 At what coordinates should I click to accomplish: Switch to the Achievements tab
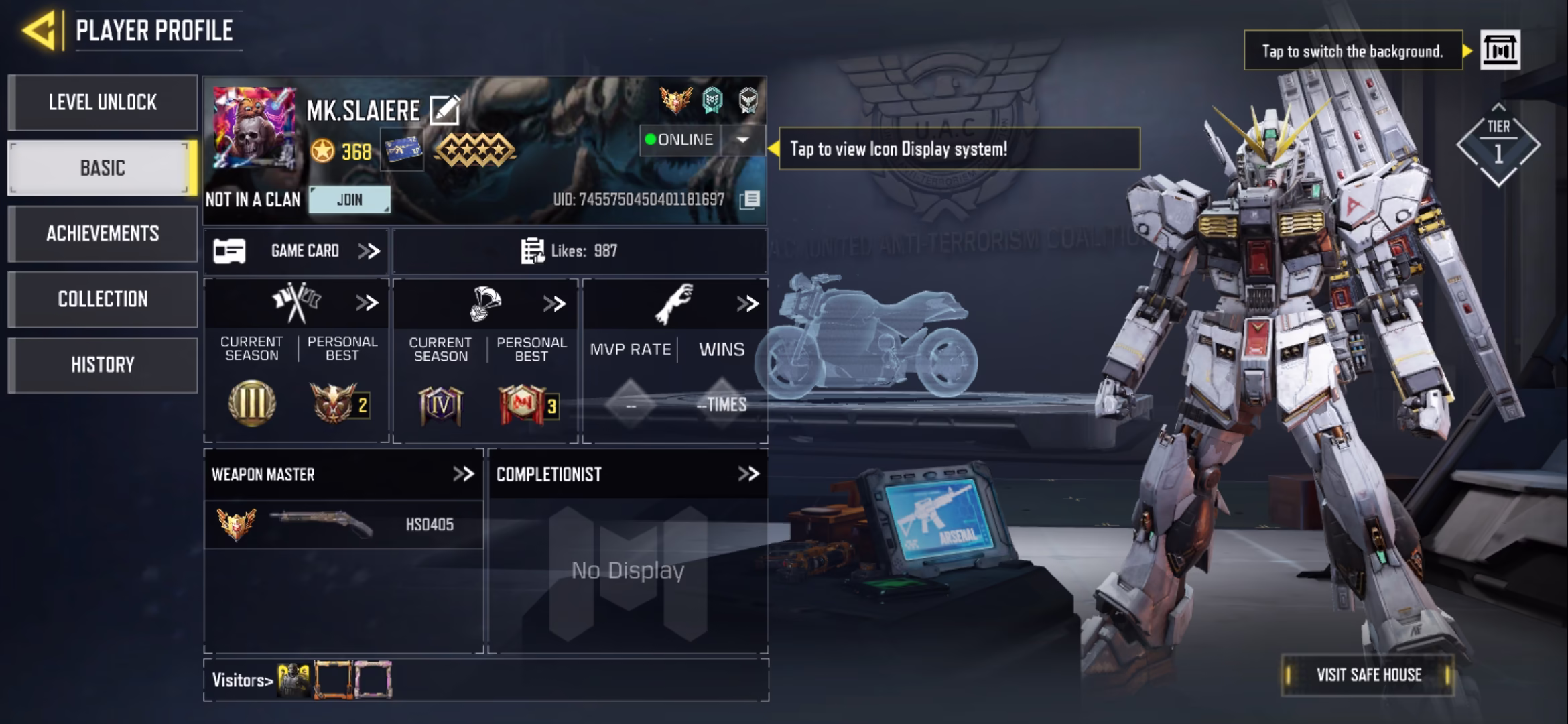(103, 233)
